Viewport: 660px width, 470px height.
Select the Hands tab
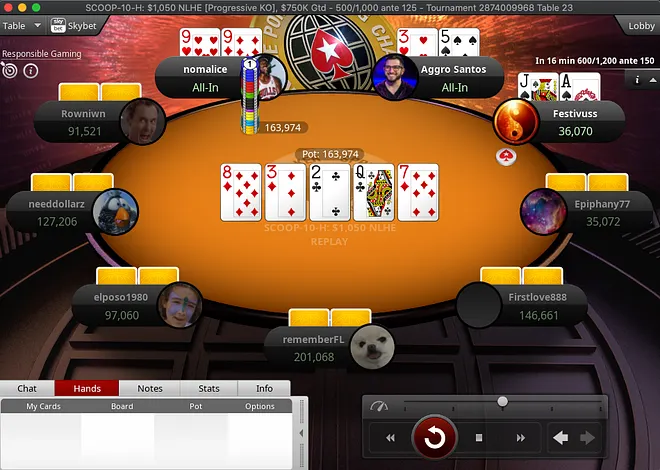[x=87, y=388]
